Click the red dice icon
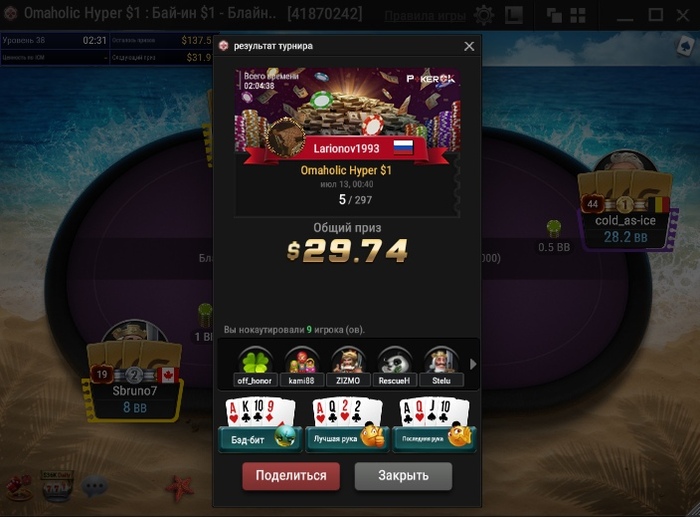 tap(17, 487)
